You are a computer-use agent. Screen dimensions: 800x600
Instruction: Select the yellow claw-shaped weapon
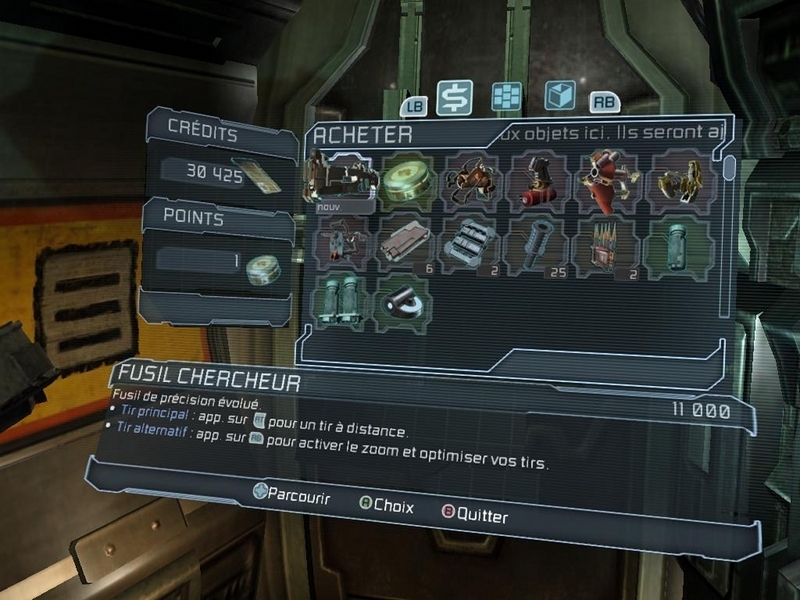(x=680, y=181)
